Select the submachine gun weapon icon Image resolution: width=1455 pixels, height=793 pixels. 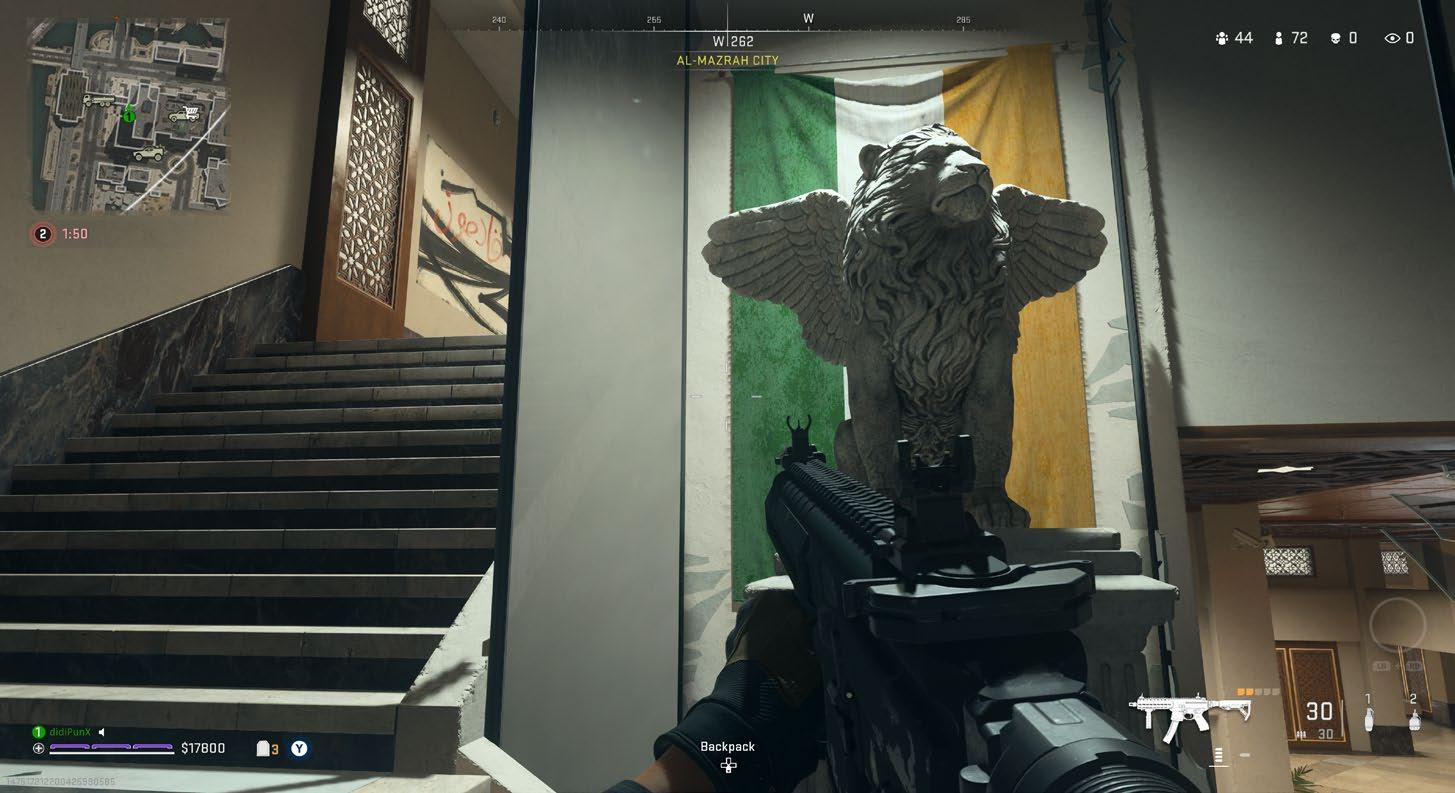(x=1190, y=716)
